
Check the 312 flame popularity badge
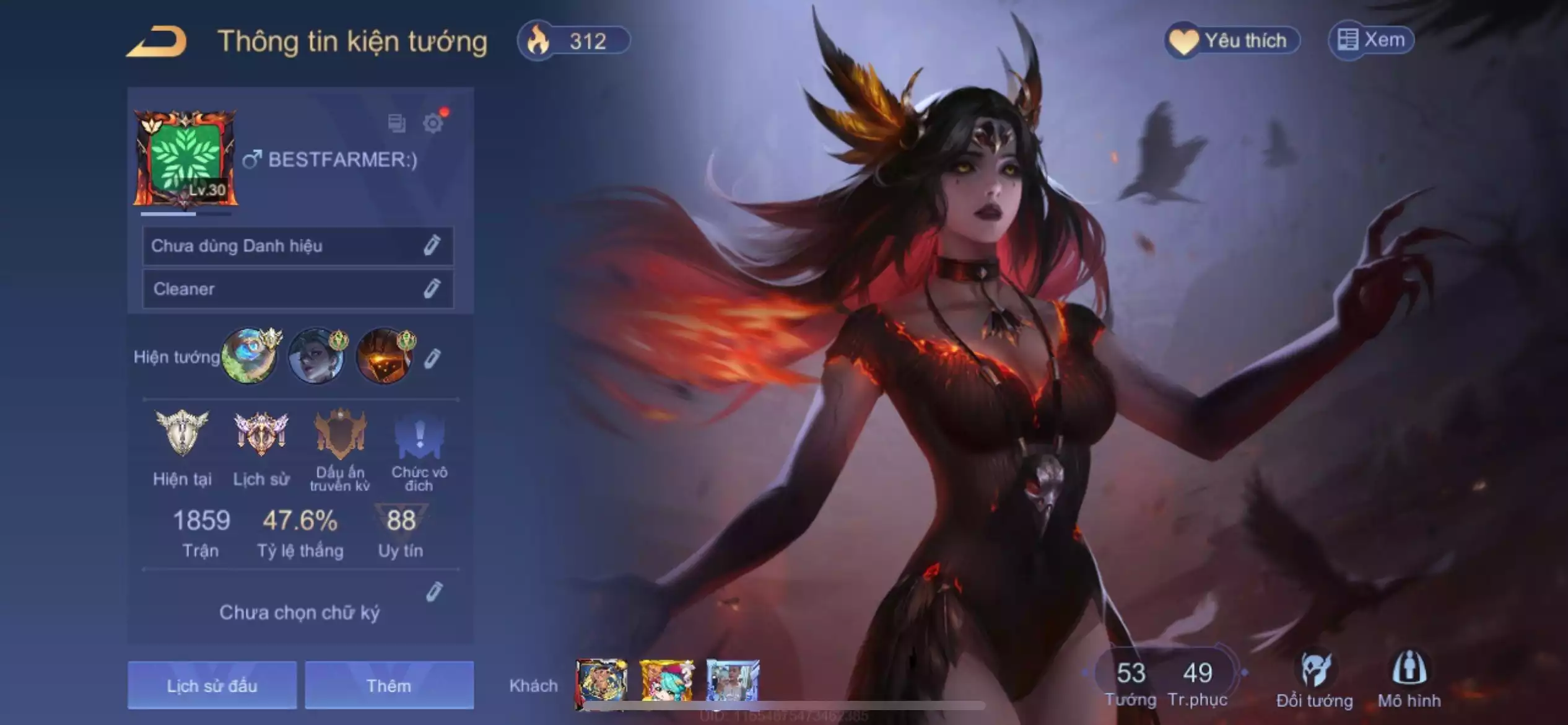[574, 41]
